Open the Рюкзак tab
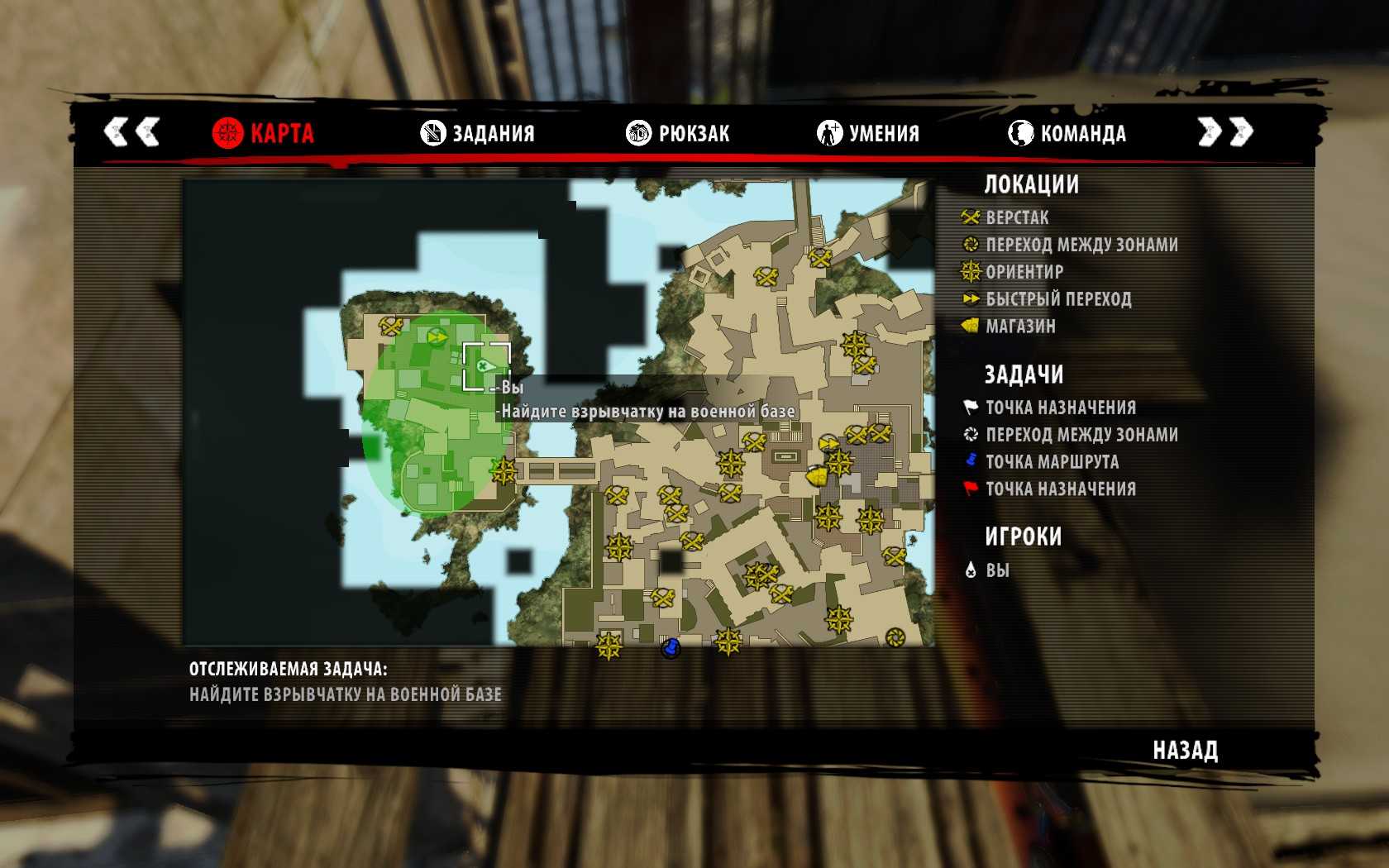 click(678, 133)
